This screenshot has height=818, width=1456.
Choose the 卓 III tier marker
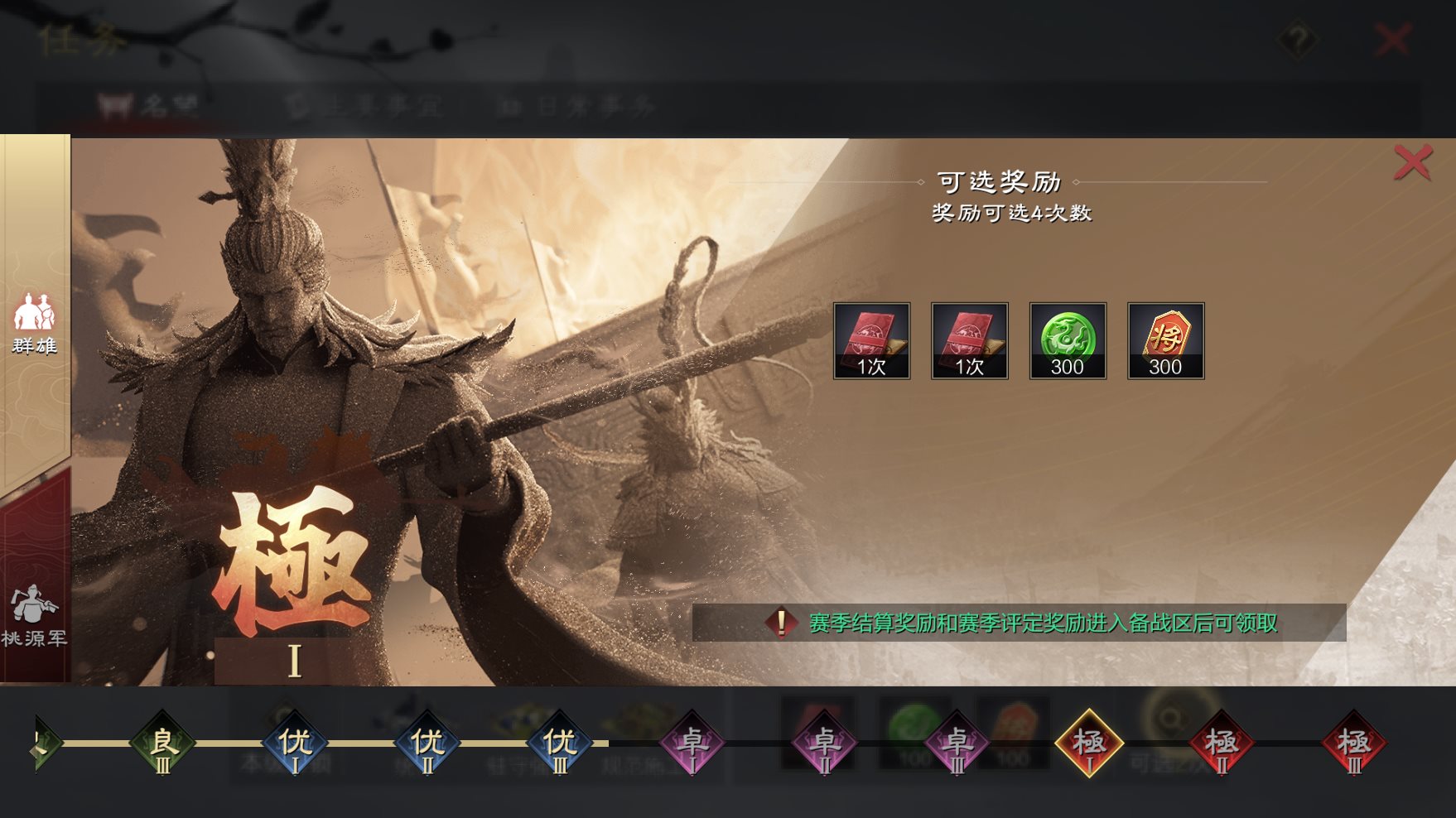957,743
